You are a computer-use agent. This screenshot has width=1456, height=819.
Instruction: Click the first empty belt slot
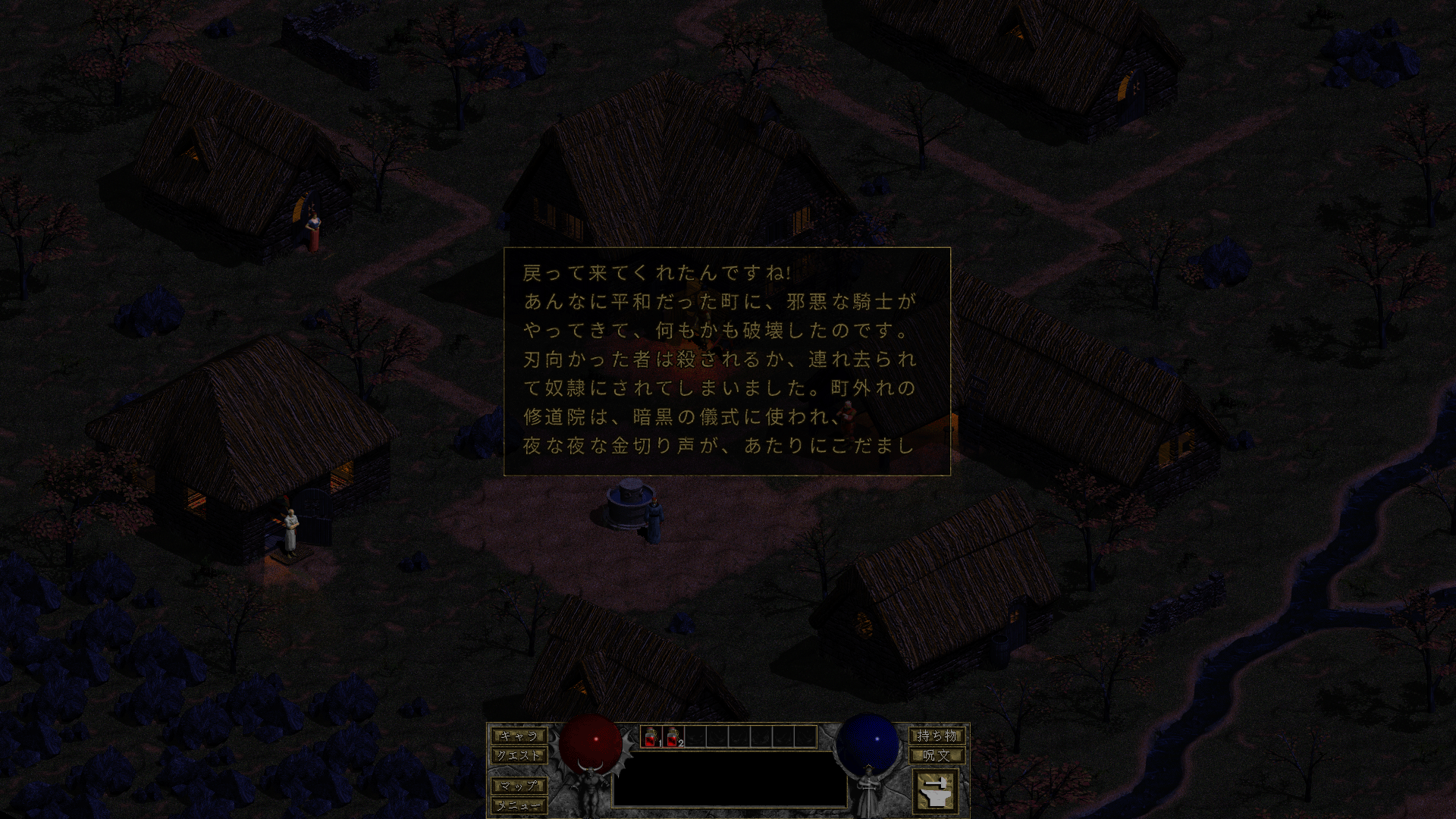696,736
